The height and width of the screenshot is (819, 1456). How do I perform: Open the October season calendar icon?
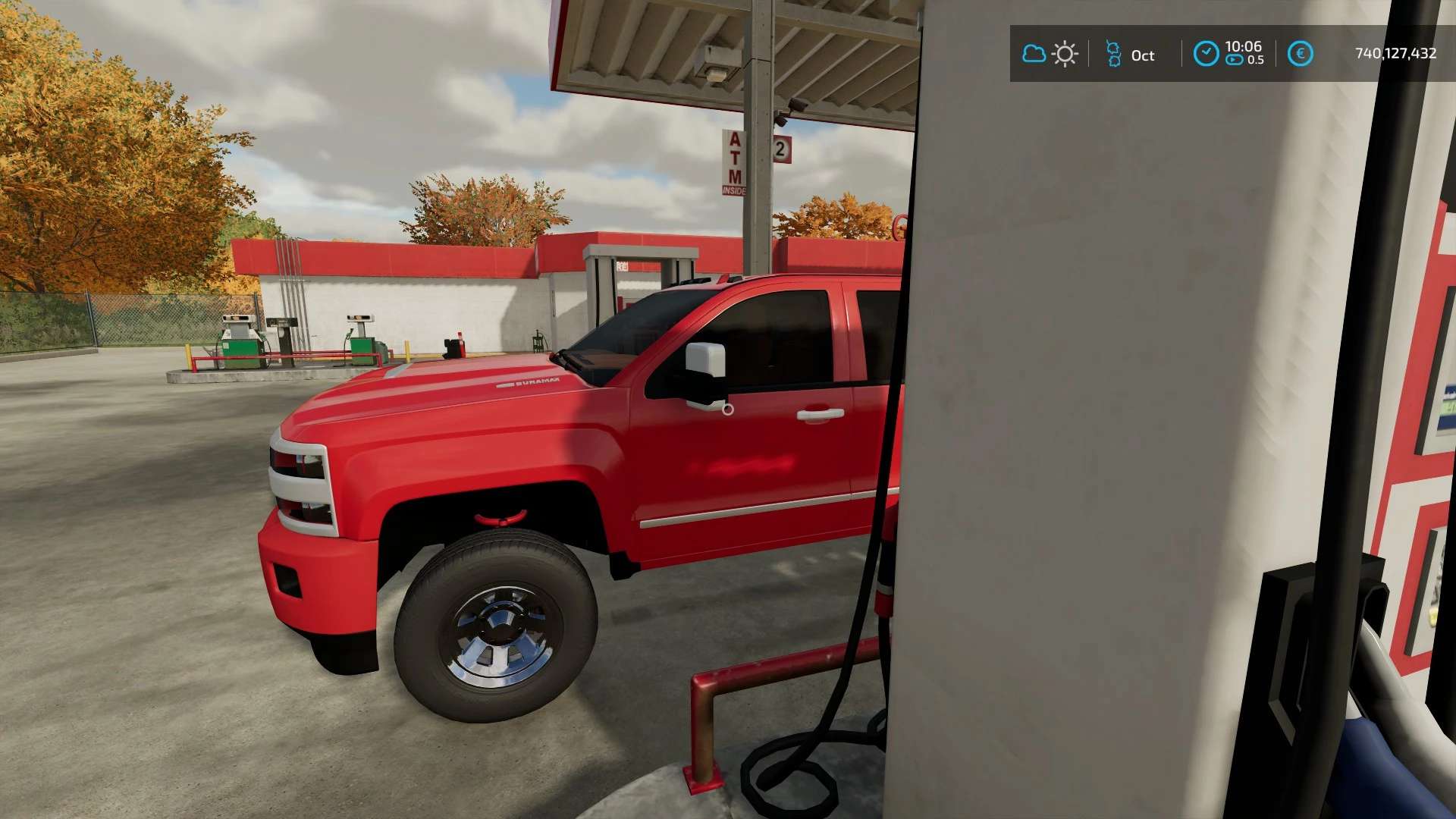(1113, 55)
